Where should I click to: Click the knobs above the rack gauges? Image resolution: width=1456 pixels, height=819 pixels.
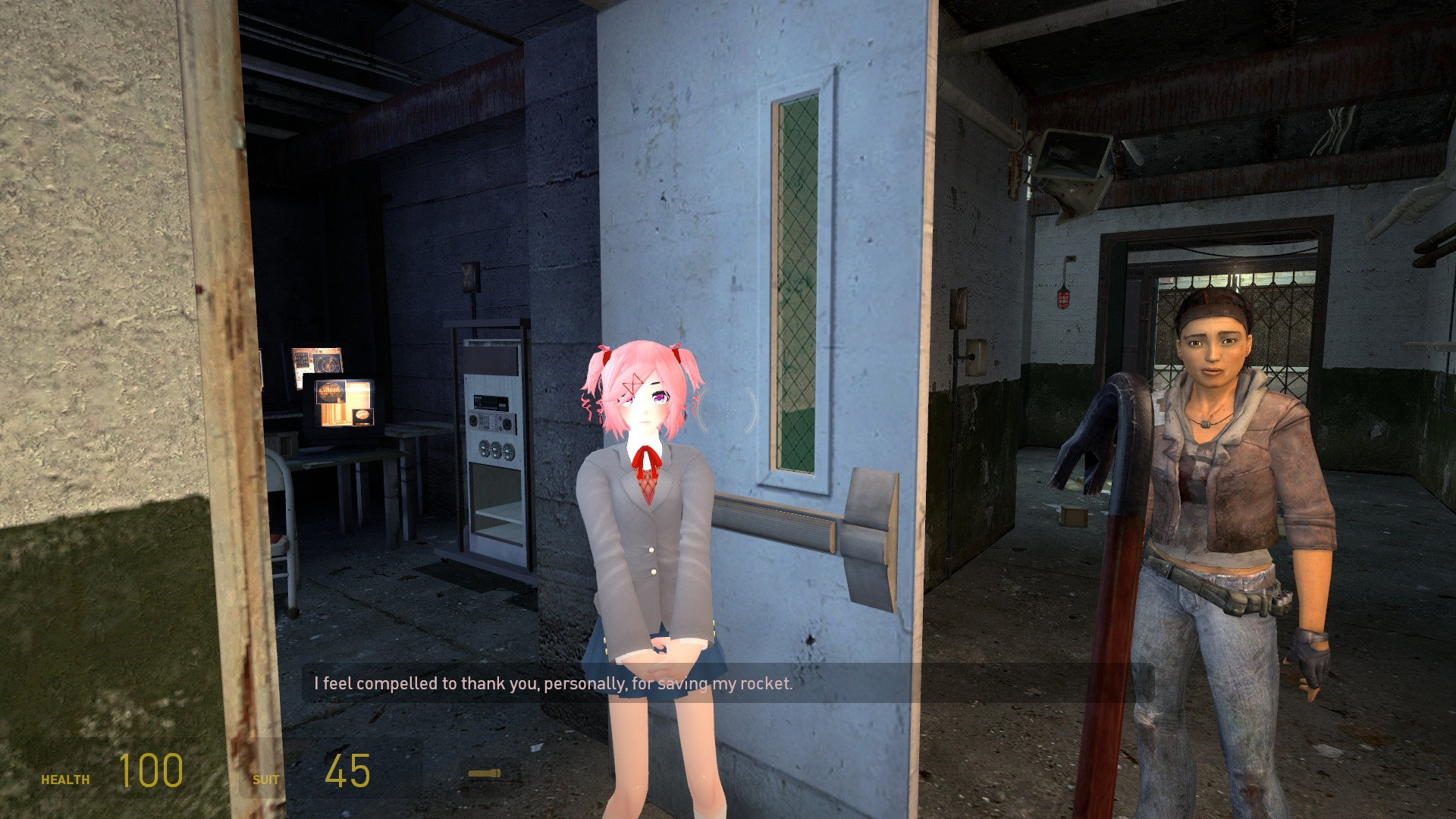[x=491, y=421]
